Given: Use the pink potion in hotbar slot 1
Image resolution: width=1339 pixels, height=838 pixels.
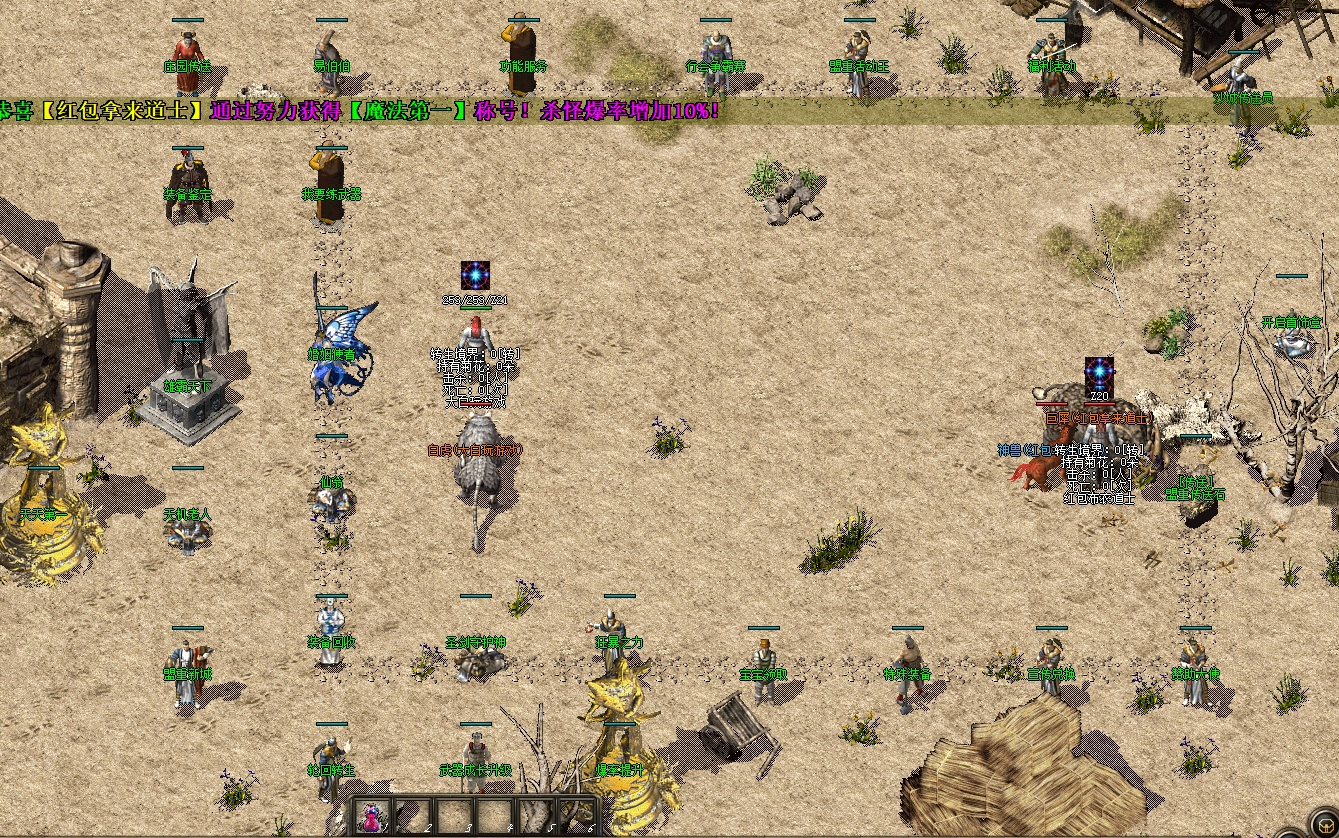Looking at the screenshot, I should tap(373, 817).
